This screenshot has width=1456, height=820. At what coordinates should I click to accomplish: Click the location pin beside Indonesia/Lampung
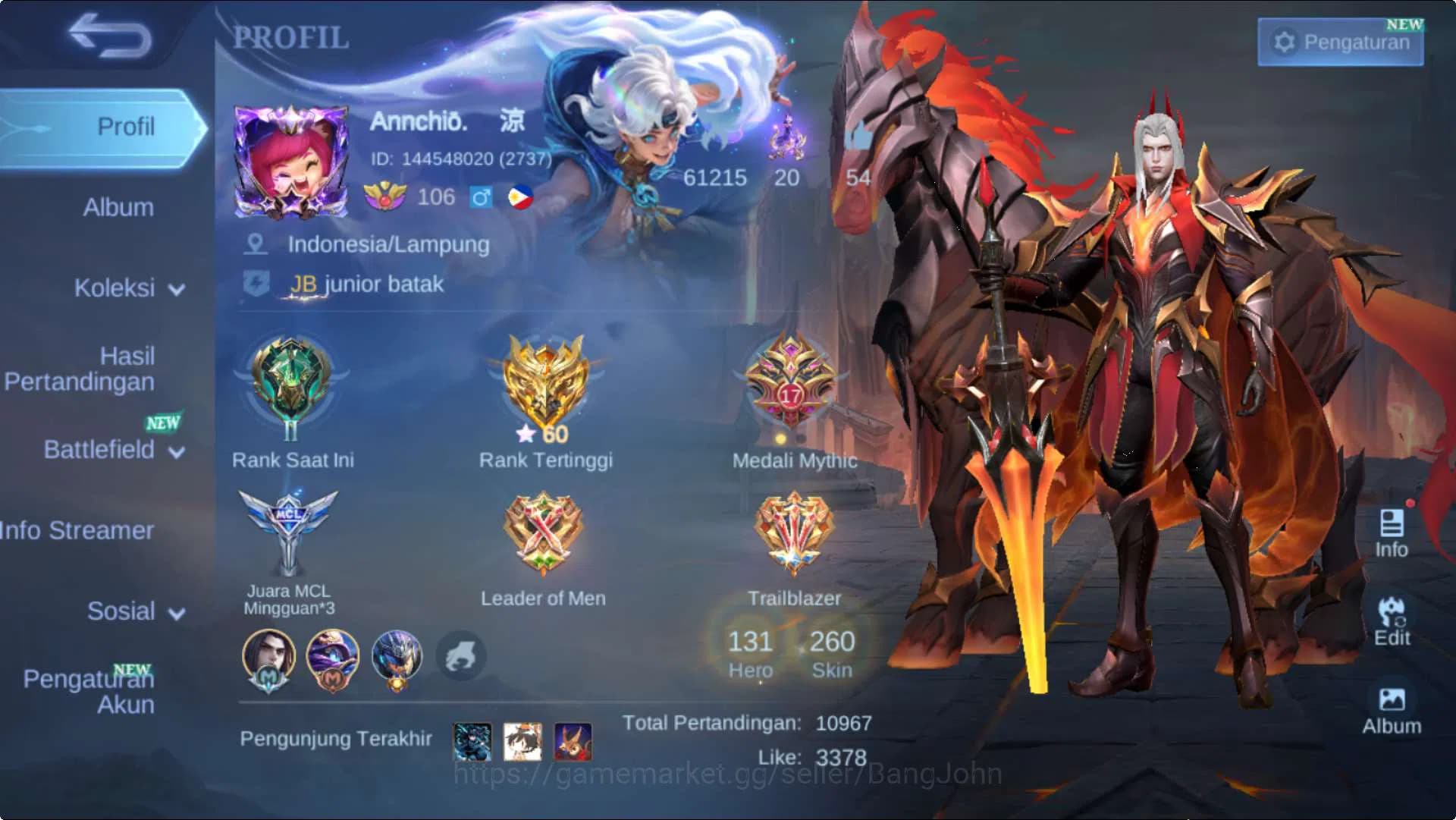(258, 244)
